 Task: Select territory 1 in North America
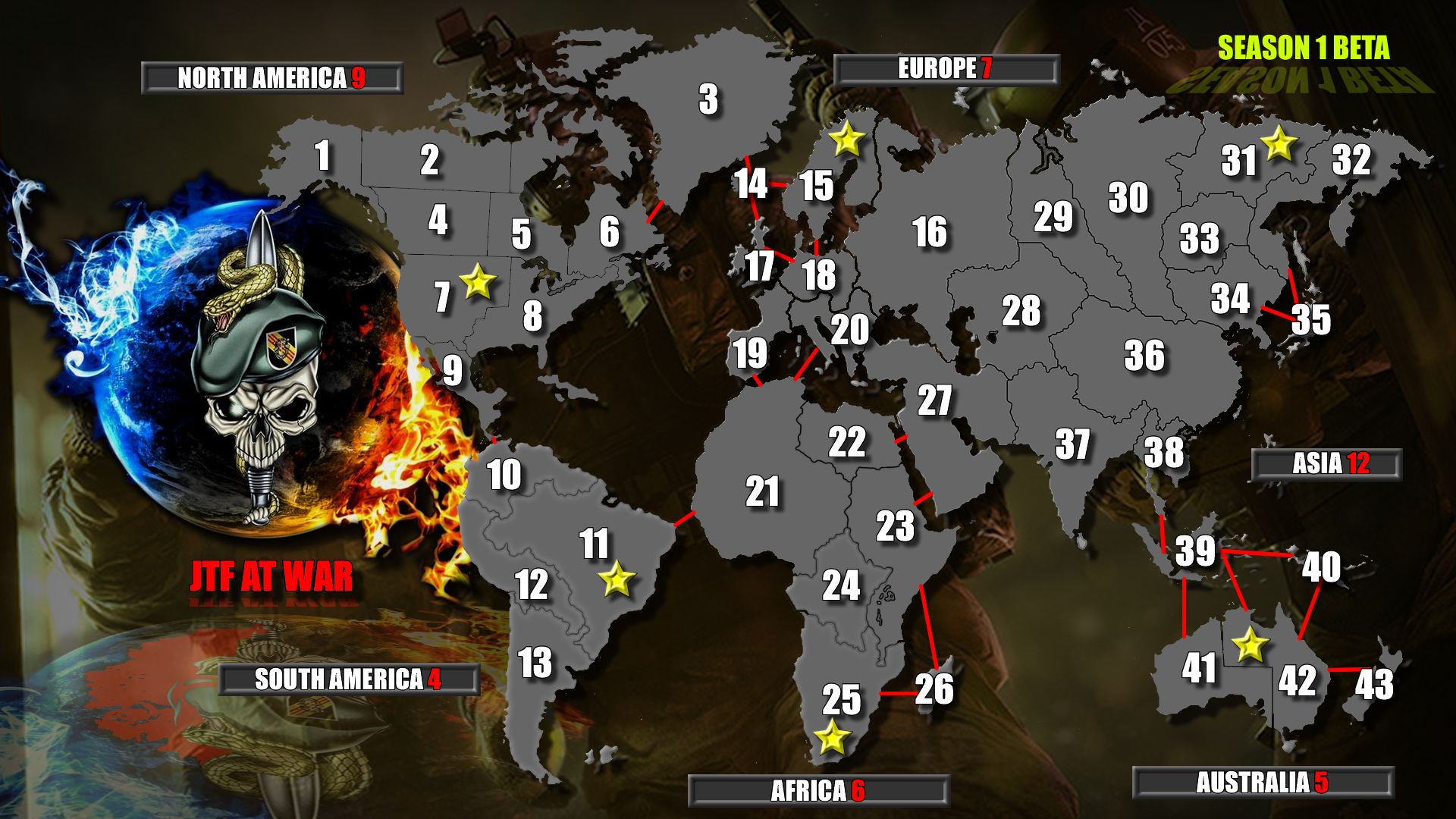[323, 156]
